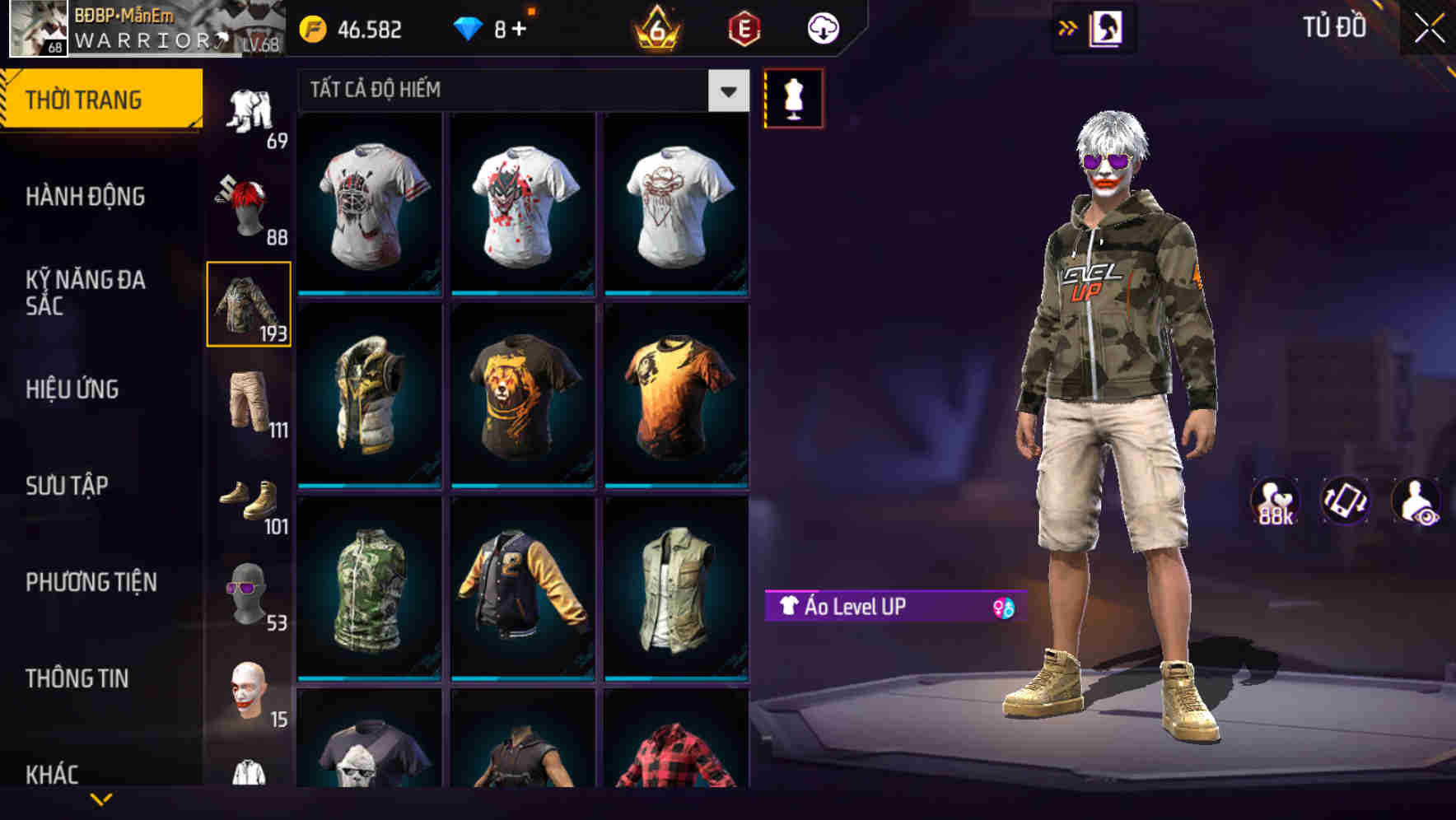The image size is (1456, 820).
Task: Select the red hair category icon
Action: pos(247,206)
